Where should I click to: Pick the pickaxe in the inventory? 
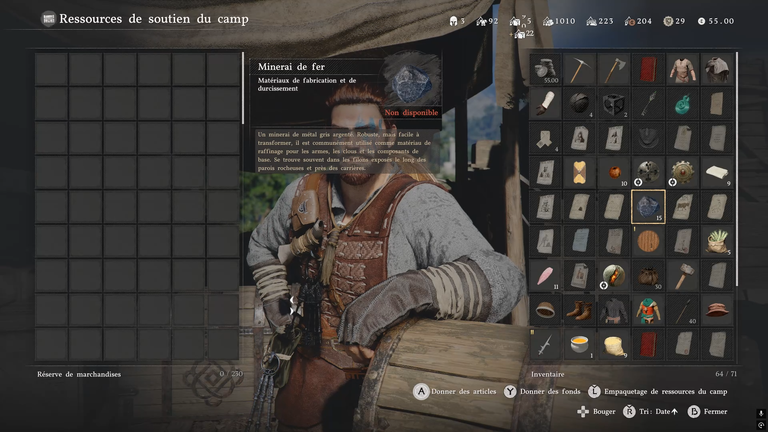pyautogui.click(x=580, y=69)
